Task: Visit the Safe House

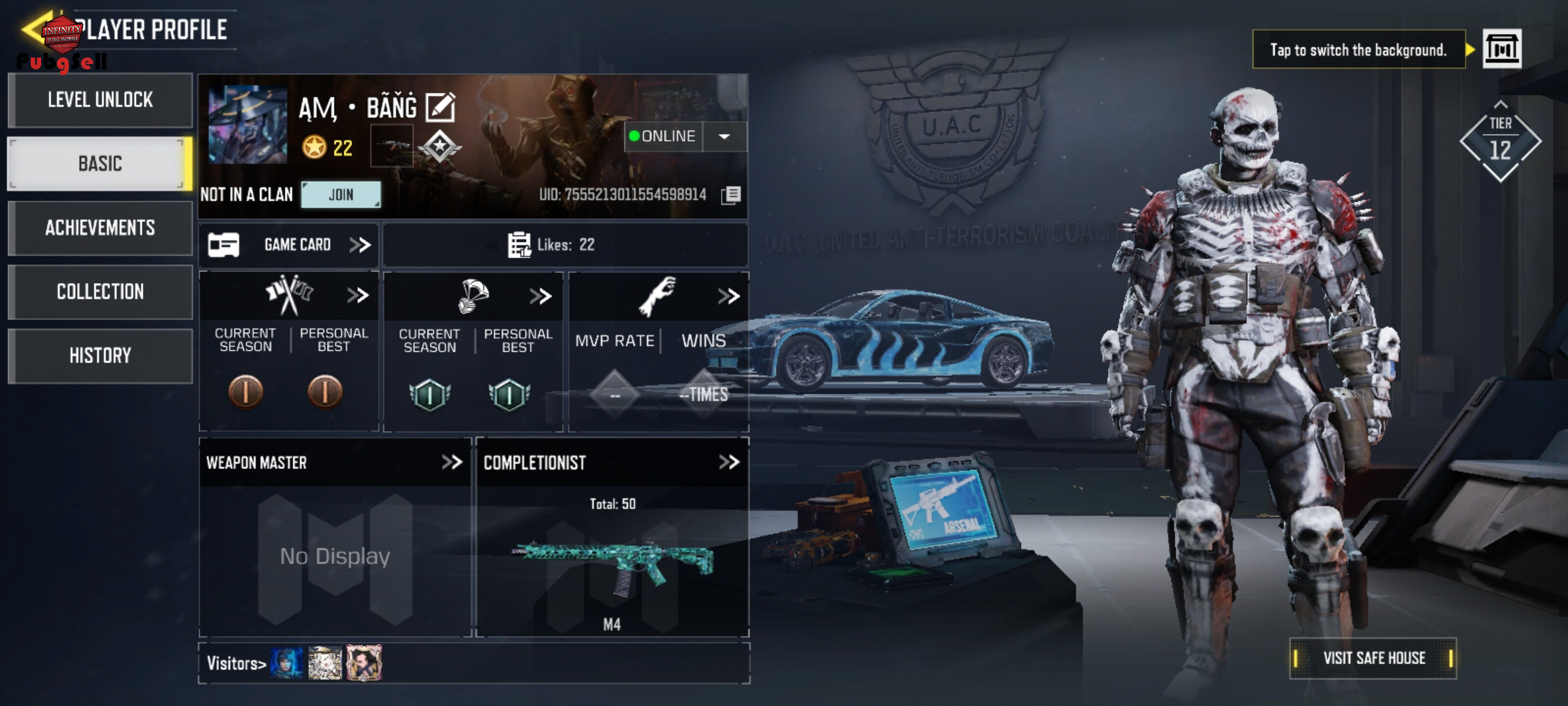Action: coord(1373,658)
